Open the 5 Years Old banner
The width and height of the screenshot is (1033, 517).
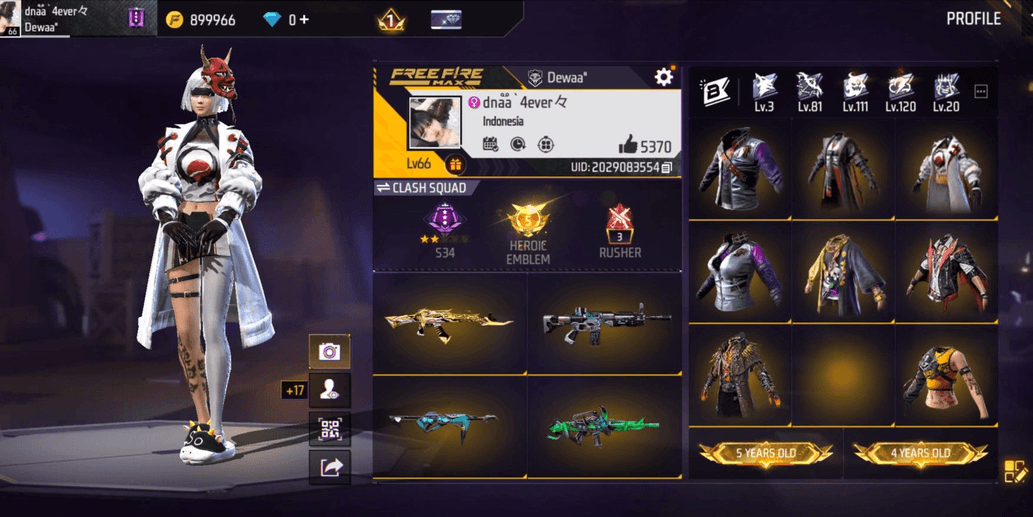pos(765,454)
